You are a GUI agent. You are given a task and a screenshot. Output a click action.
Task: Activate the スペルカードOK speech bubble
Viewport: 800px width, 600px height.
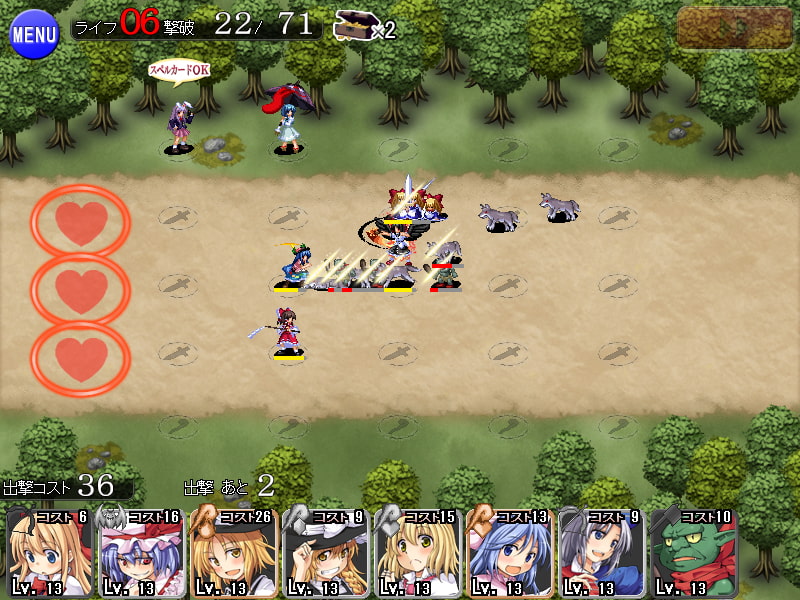point(179,70)
